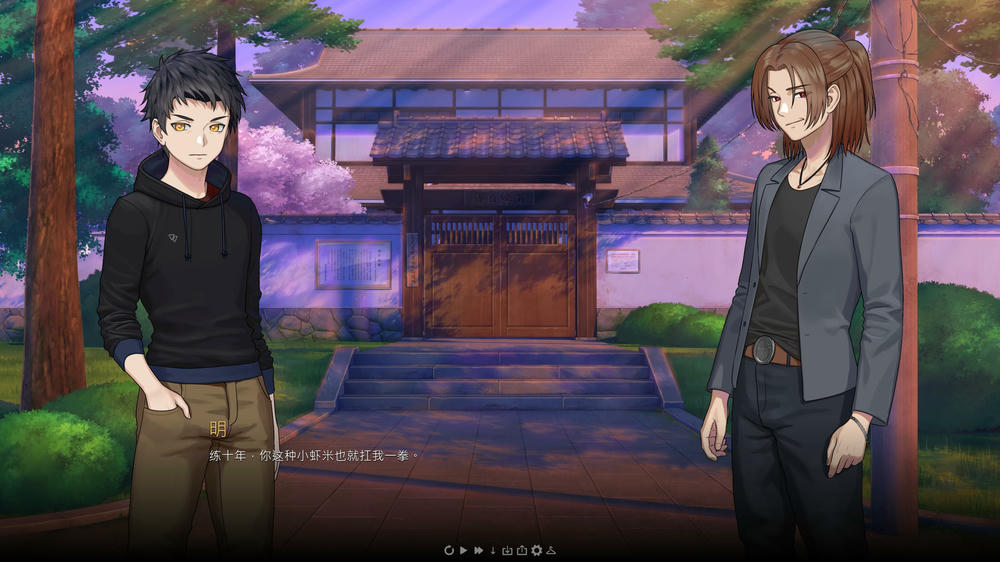Click the downward arrow icon
The width and height of the screenshot is (1000, 562).
click(492, 550)
